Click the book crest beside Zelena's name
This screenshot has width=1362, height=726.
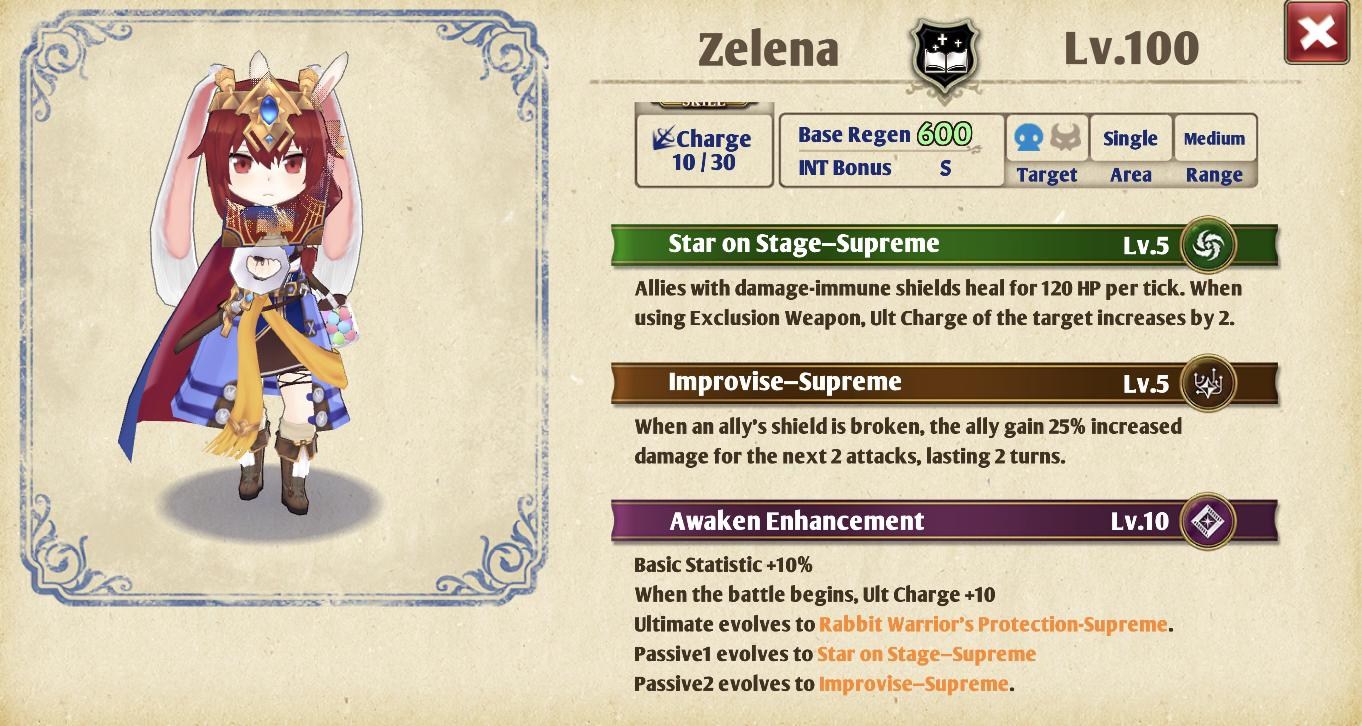(943, 55)
